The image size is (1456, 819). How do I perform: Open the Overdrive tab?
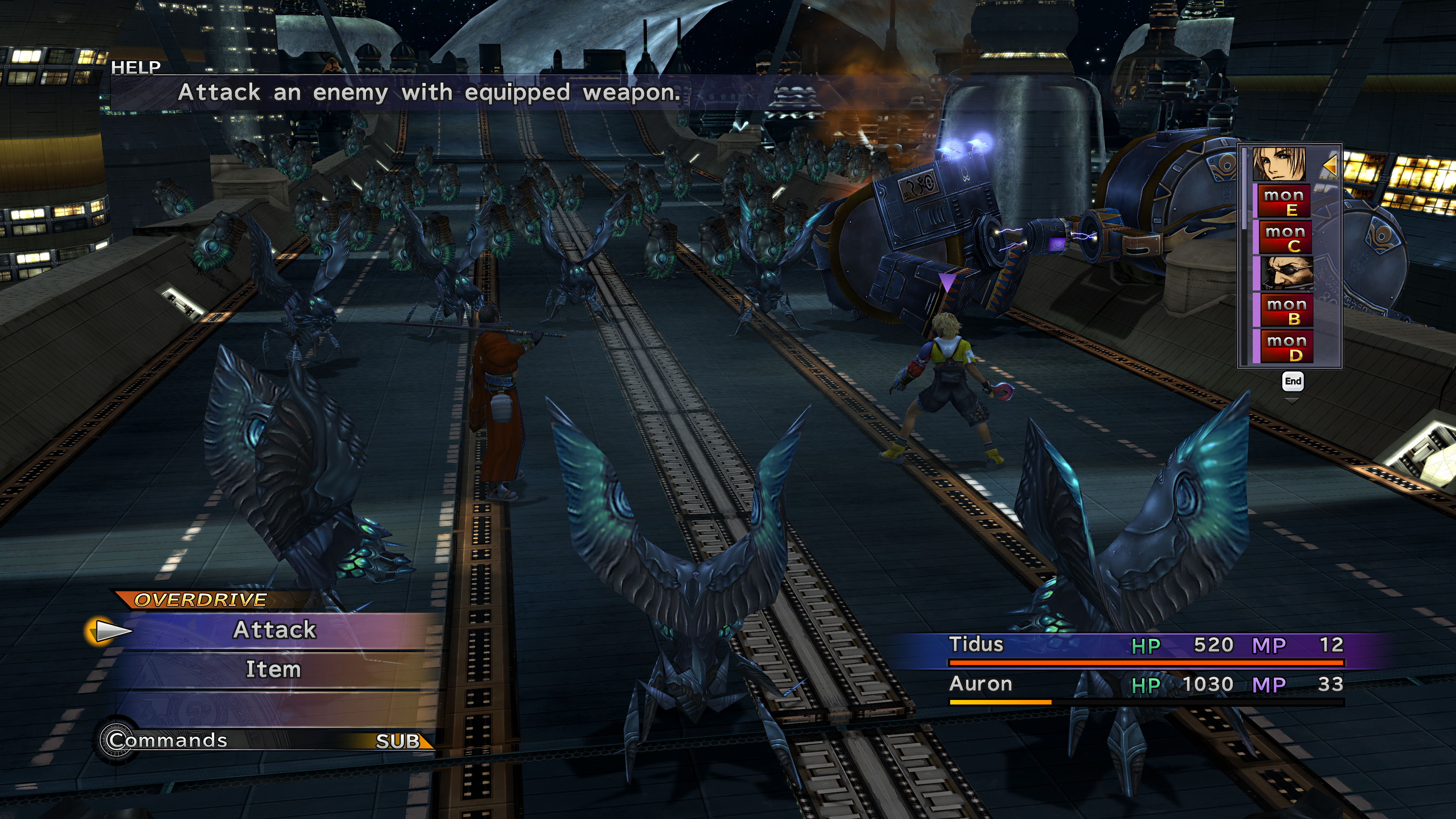click(x=201, y=600)
